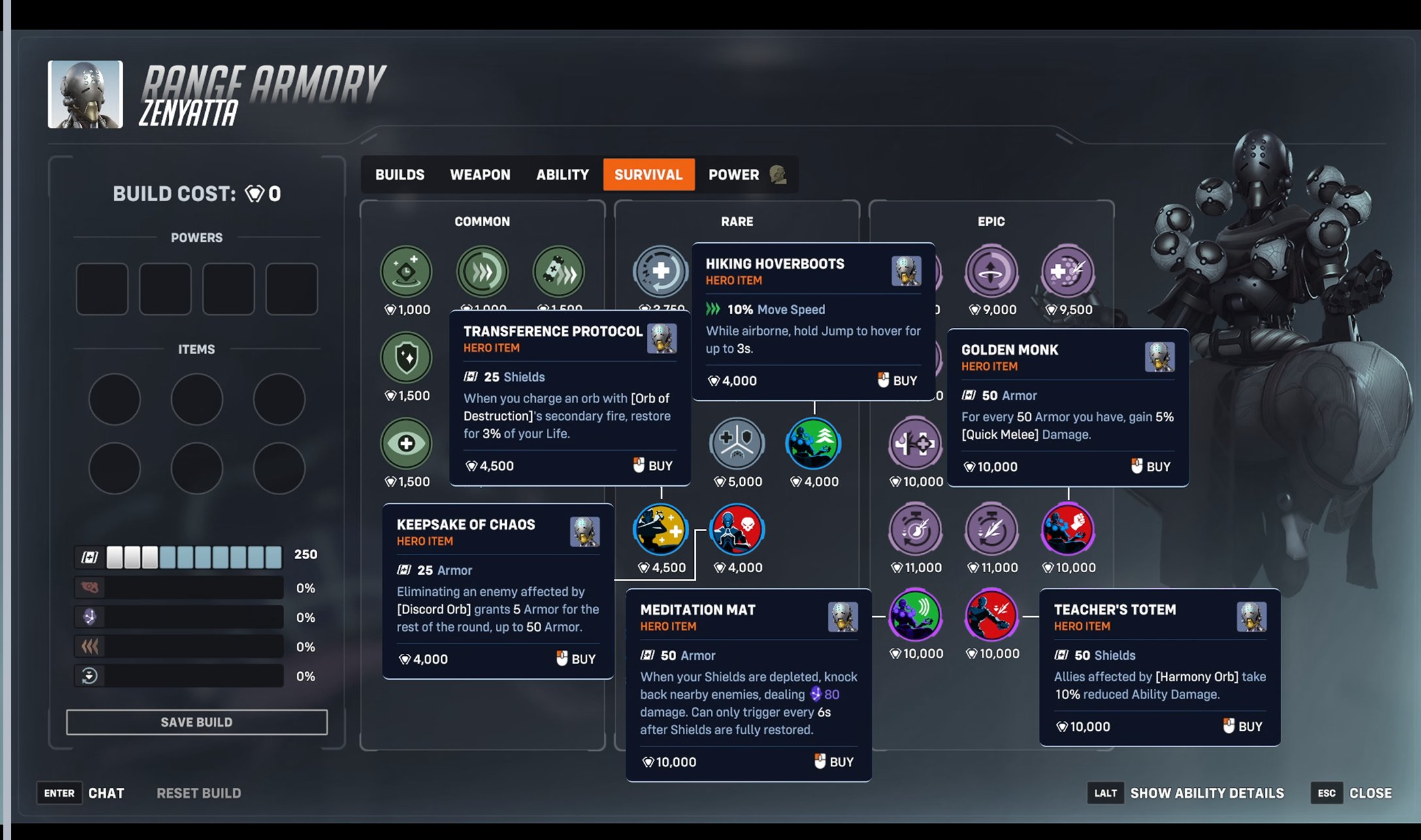Screen dimensions: 1421x840
Task: Reset the build
Action: pyautogui.click(x=199, y=793)
